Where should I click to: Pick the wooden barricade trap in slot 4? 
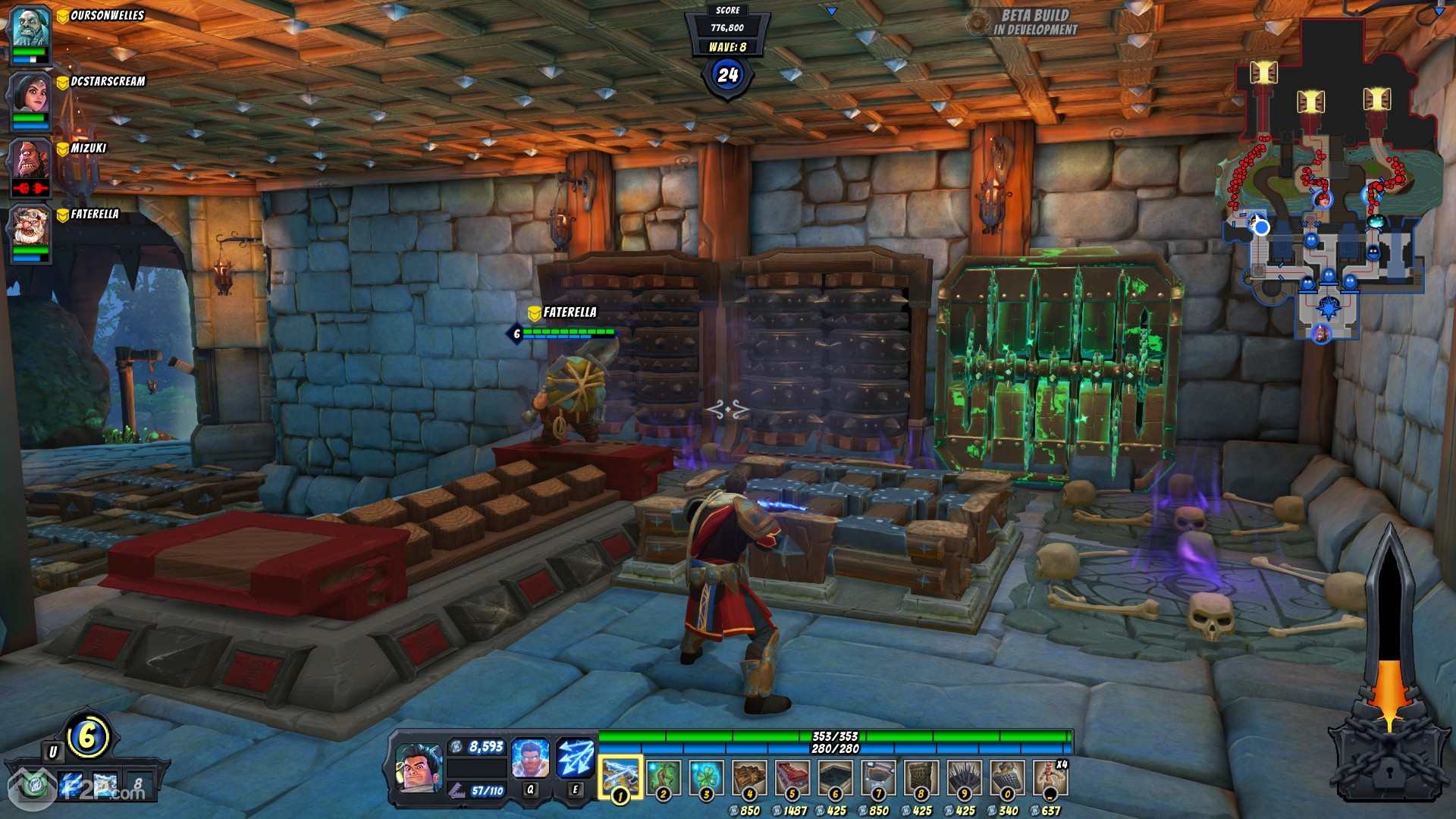pyautogui.click(x=749, y=777)
